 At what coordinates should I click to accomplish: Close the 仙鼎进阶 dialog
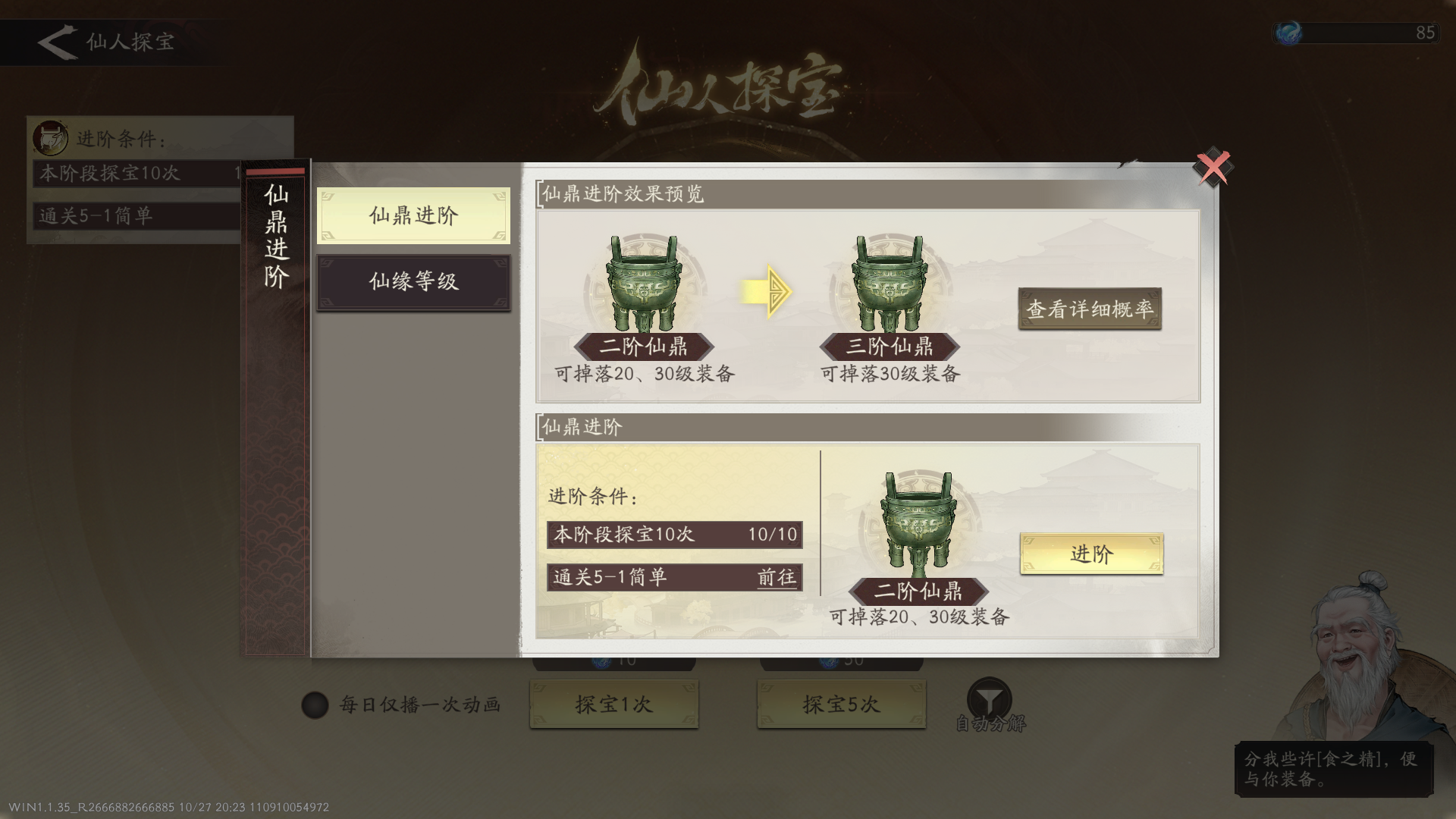1213,165
